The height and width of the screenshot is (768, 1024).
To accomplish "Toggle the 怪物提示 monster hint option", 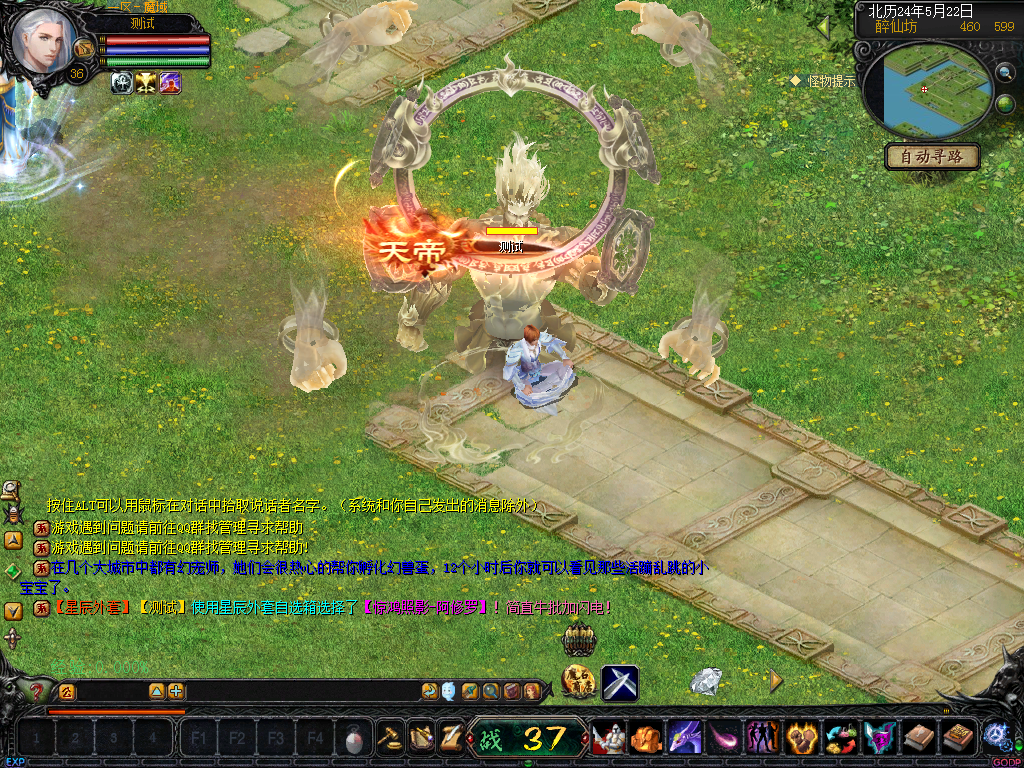I will (825, 81).
